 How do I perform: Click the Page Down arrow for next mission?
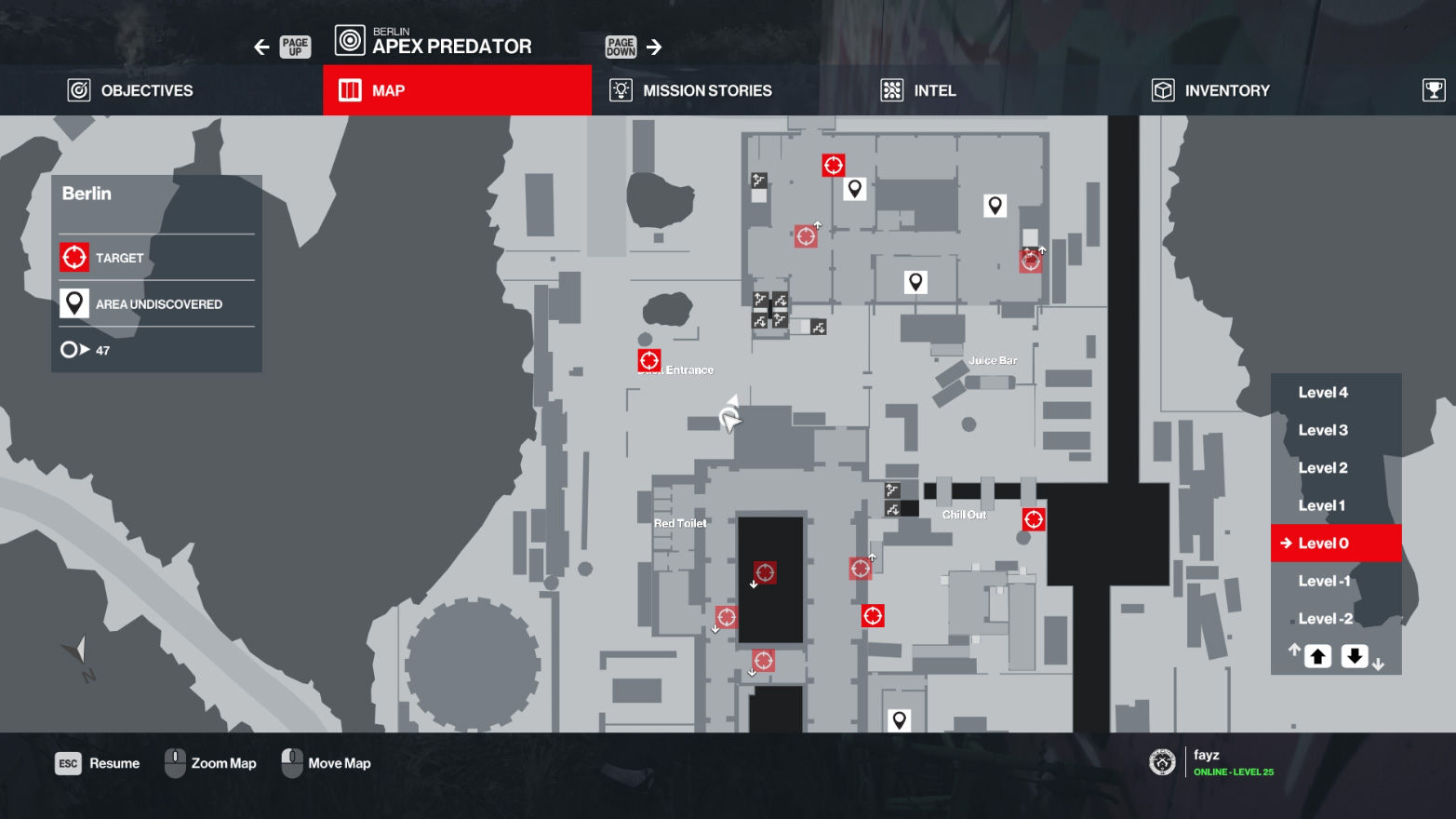[x=656, y=45]
